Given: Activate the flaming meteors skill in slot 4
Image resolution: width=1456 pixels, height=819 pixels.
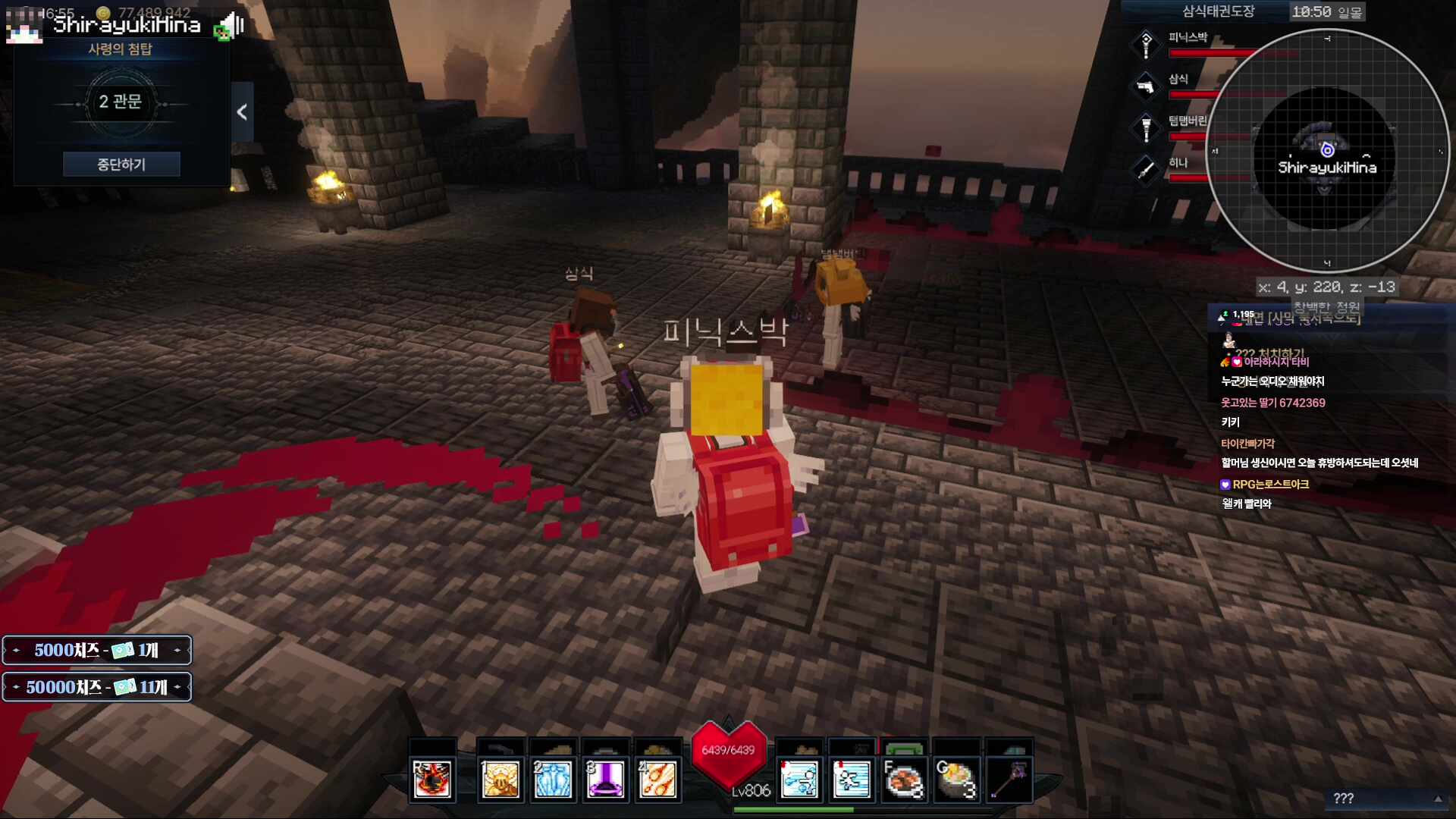Looking at the screenshot, I should point(657,779).
